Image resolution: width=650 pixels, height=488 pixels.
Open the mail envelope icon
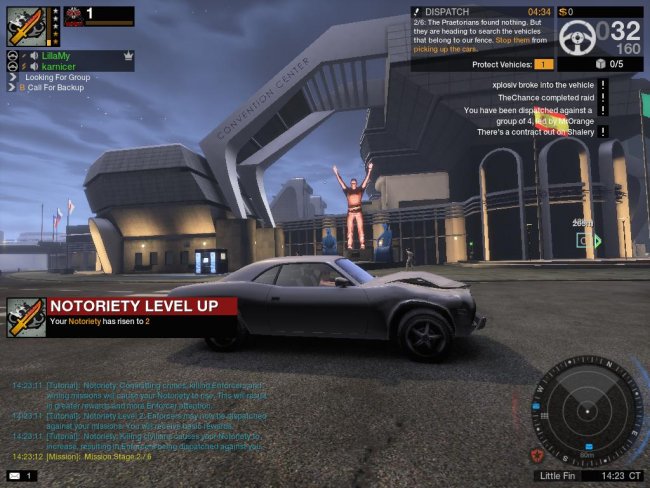14,475
